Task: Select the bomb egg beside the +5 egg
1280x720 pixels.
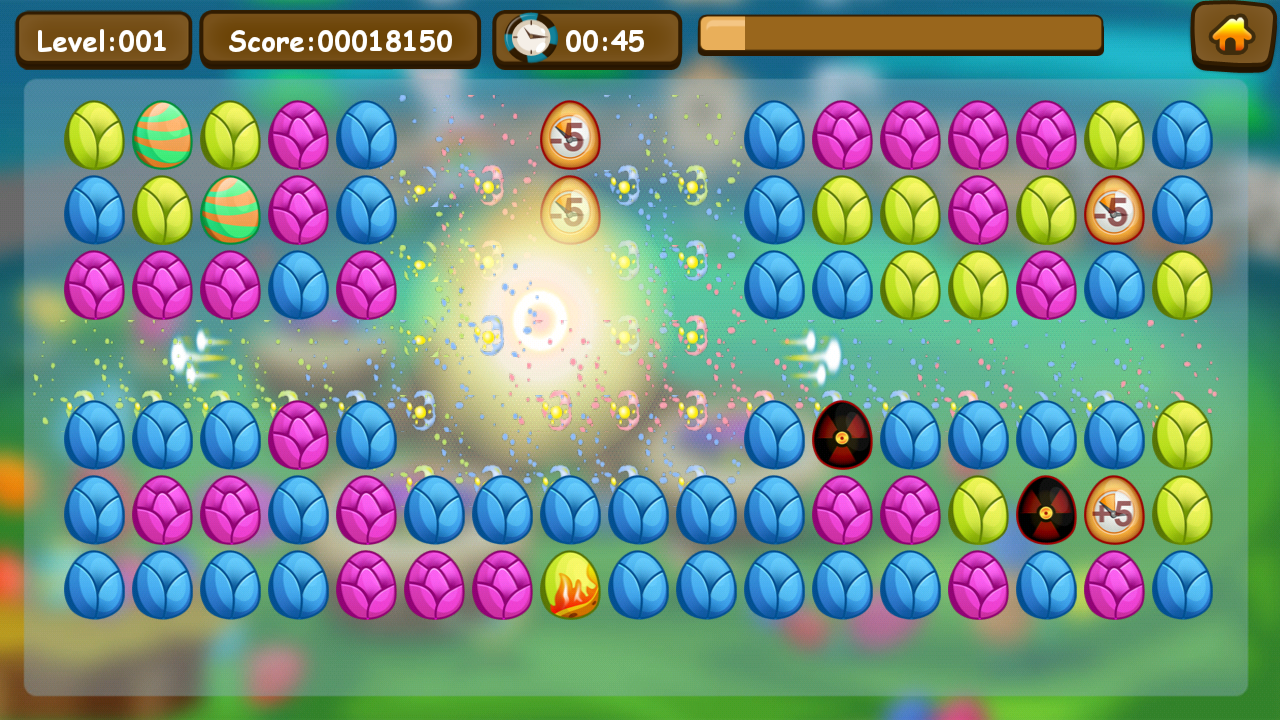Action: click(x=1047, y=511)
